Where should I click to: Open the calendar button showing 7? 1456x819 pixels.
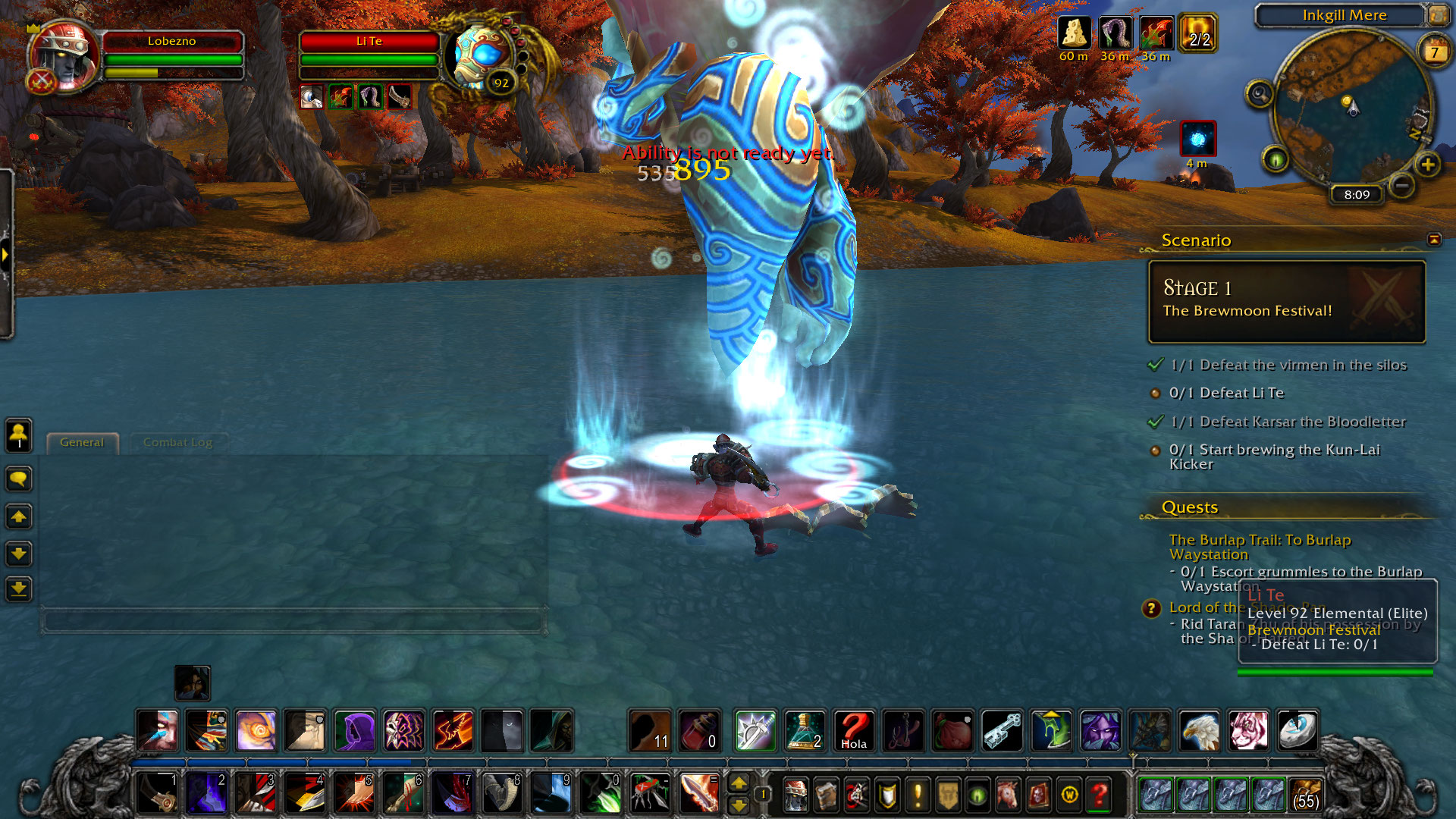pos(1433,52)
